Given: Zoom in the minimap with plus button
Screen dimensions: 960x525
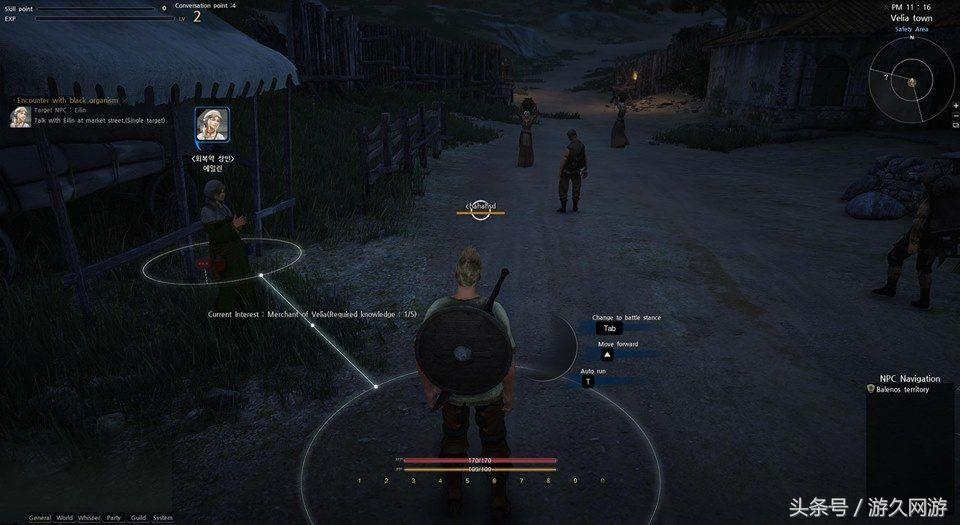Looking at the screenshot, I should point(955,106).
